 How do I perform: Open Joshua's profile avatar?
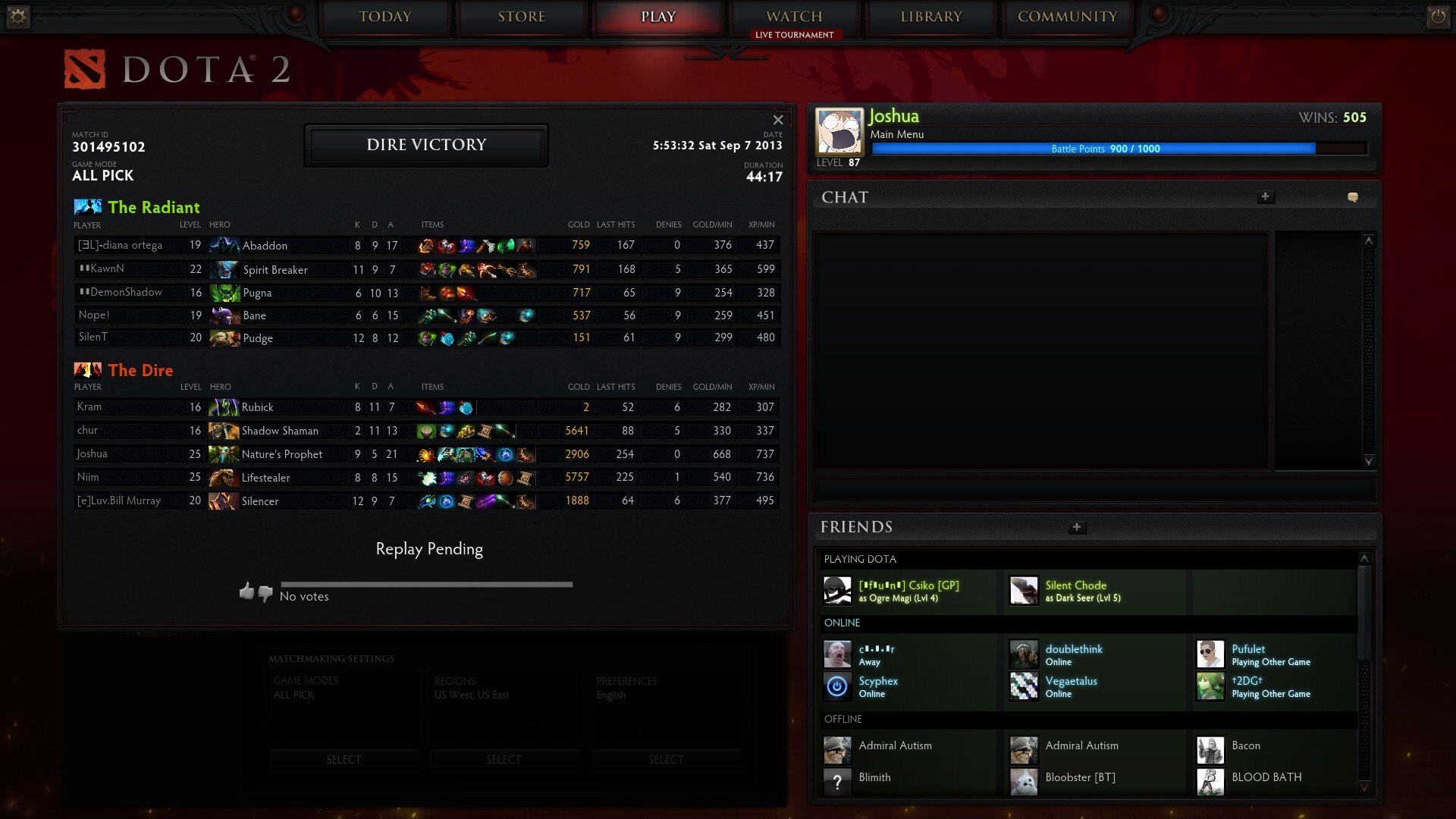(839, 131)
